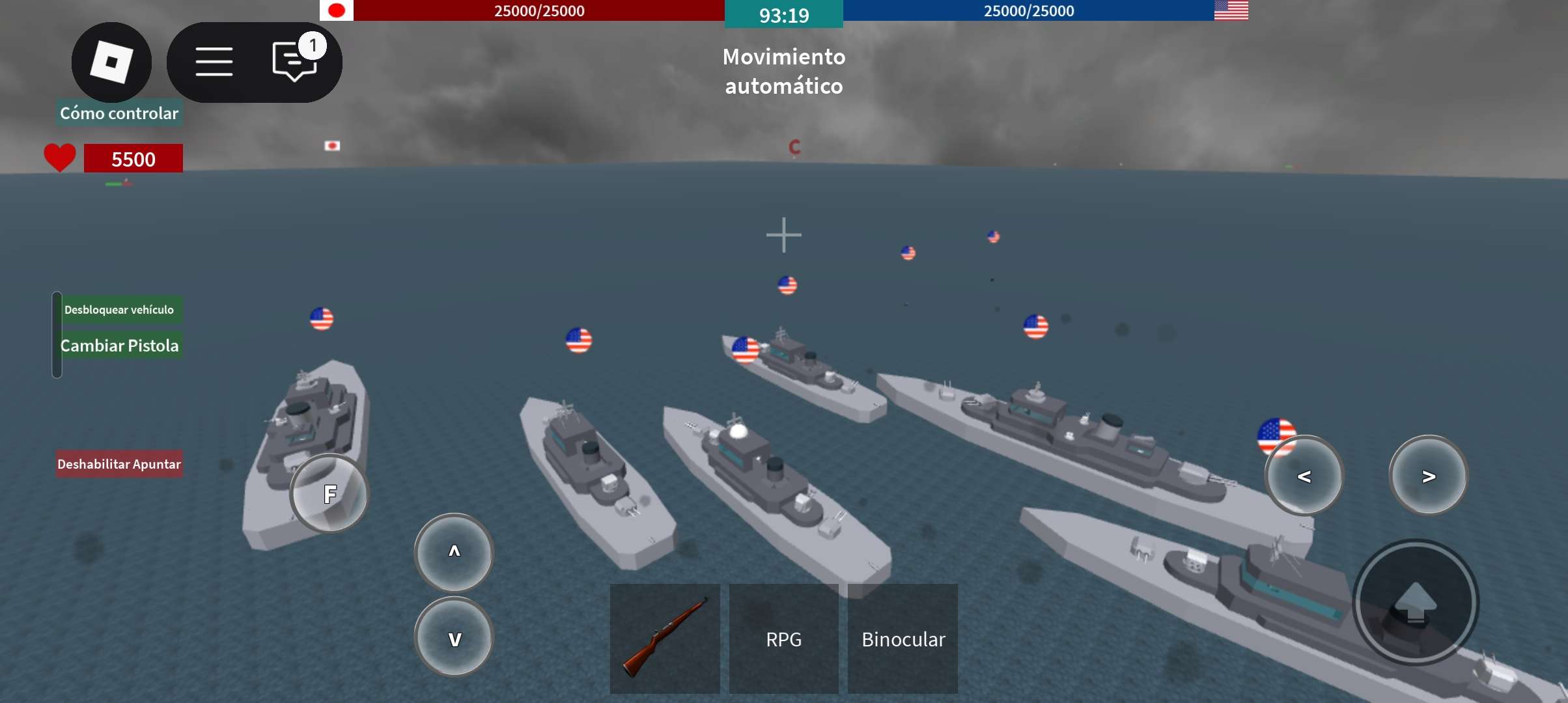Screen dimensions: 1568x703
Task: Open the chat with one unread message
Action: coord(295,61)
